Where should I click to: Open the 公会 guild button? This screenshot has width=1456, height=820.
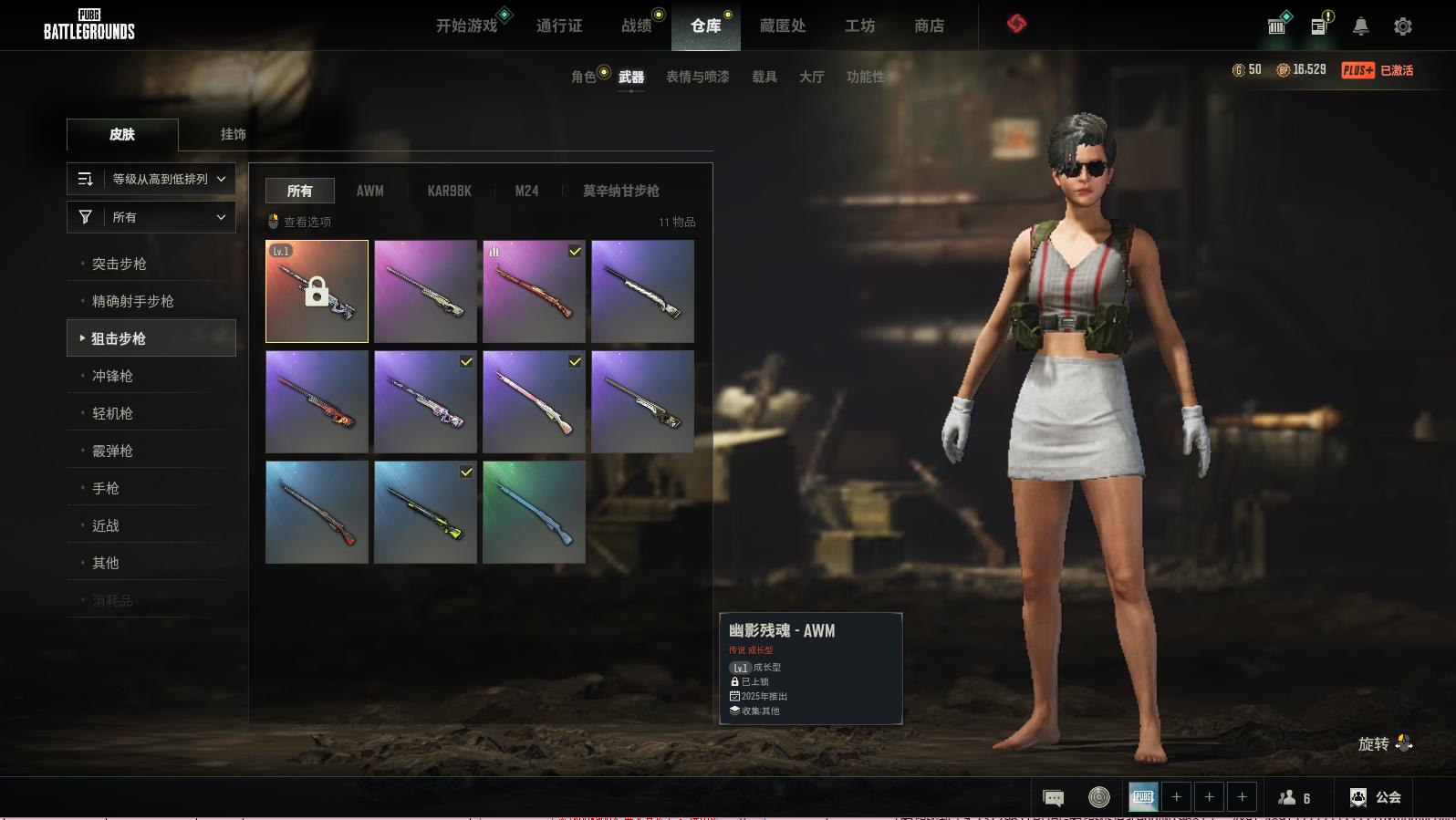(1376, 797)
